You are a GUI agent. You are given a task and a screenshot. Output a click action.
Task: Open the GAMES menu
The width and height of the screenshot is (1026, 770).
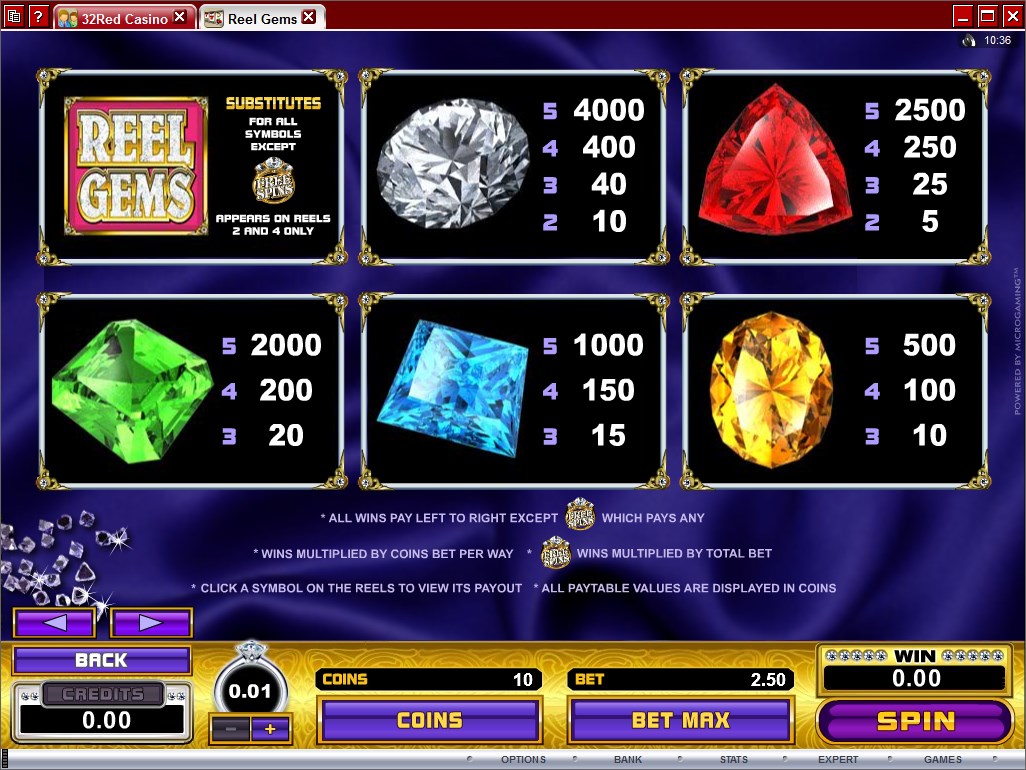click(943, 760)
